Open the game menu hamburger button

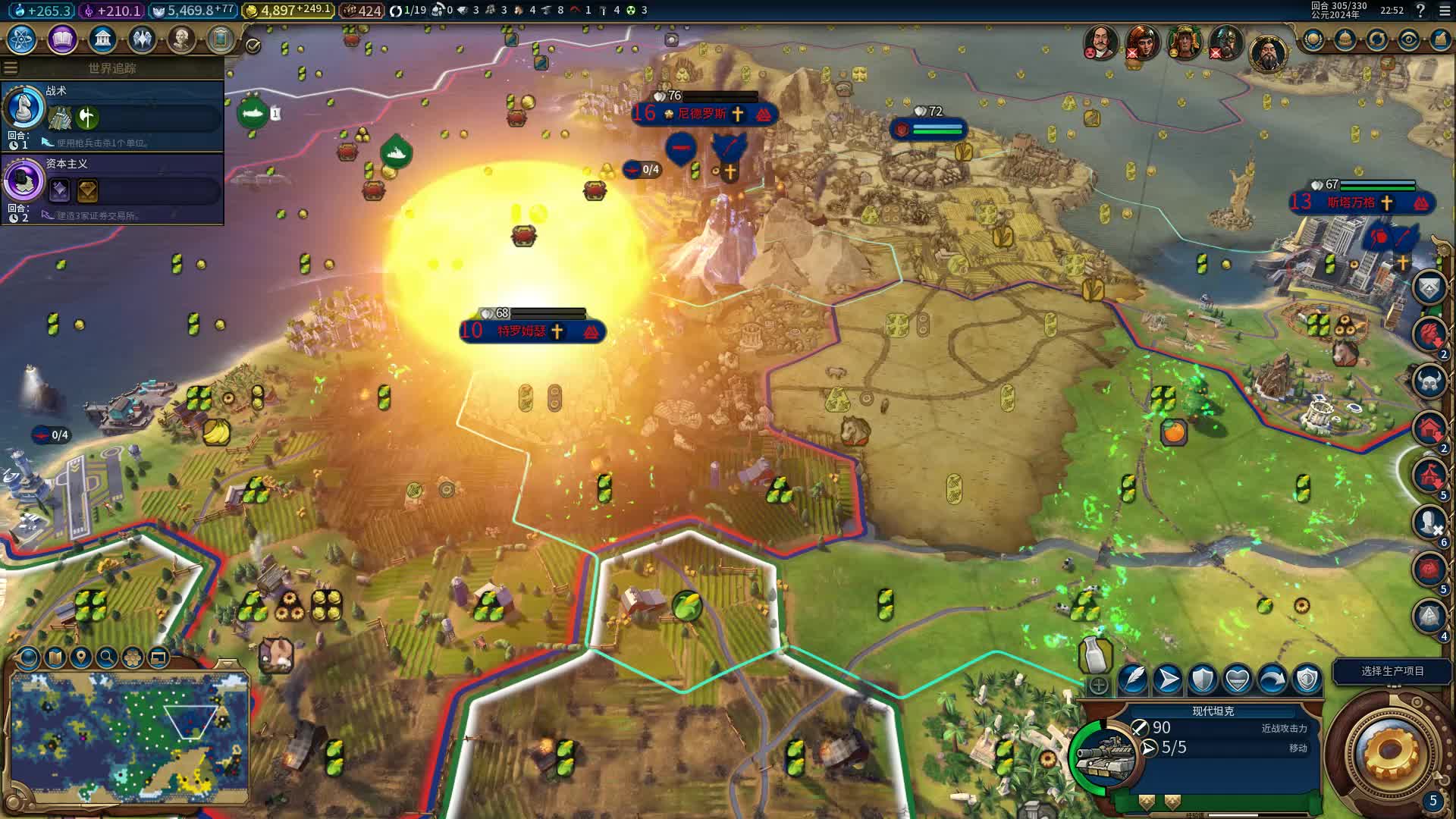point(1445,11)
